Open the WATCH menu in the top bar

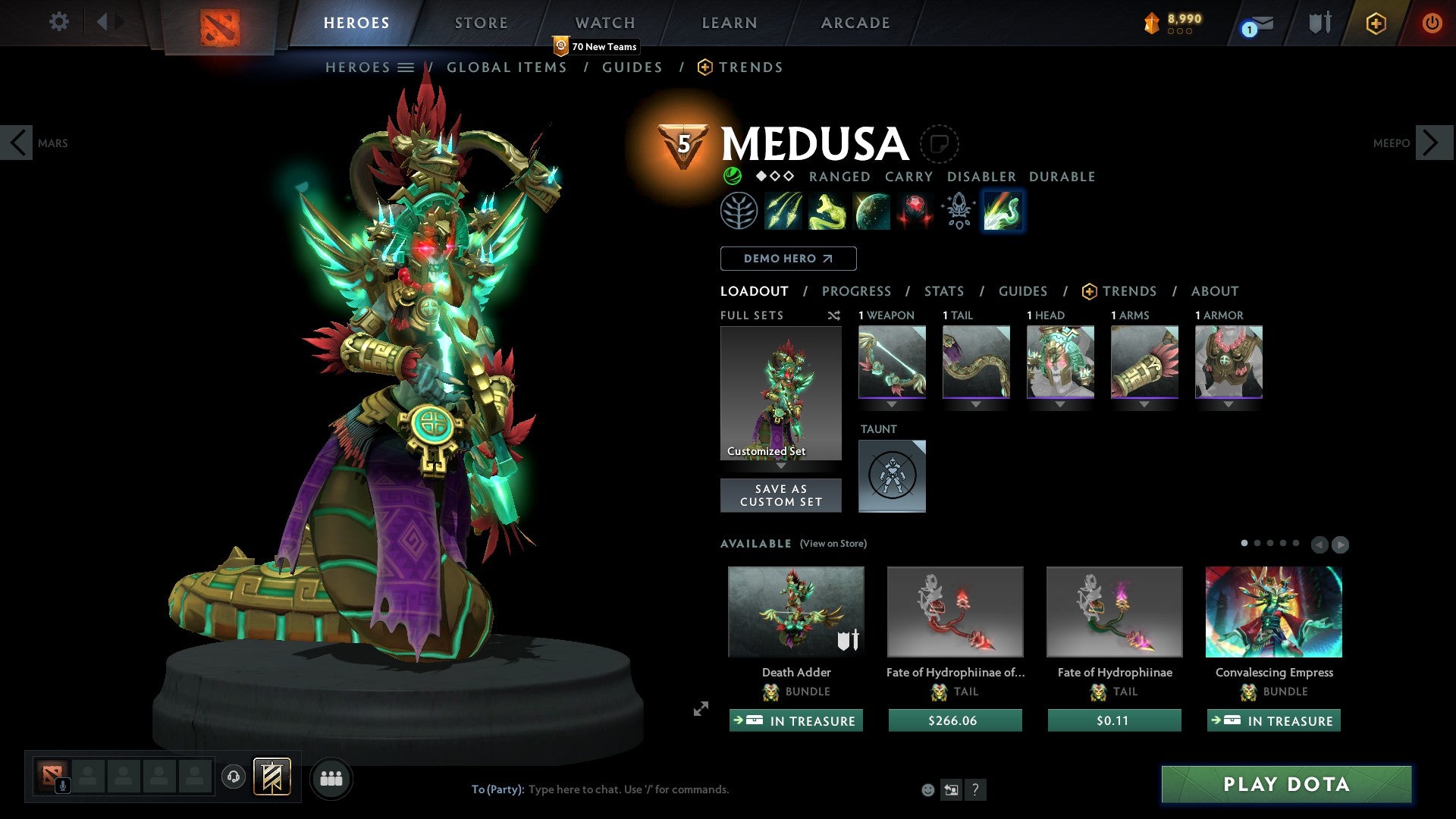[604, 23]
